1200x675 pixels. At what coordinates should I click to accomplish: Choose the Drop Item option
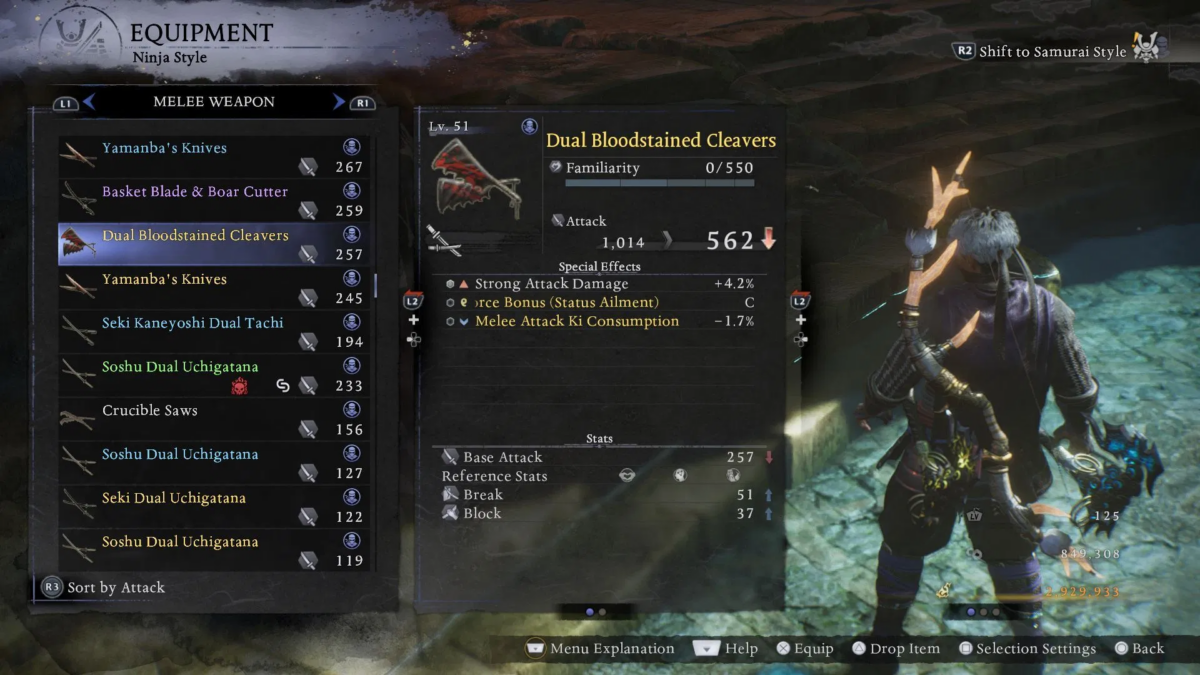[x=895, y=649]
